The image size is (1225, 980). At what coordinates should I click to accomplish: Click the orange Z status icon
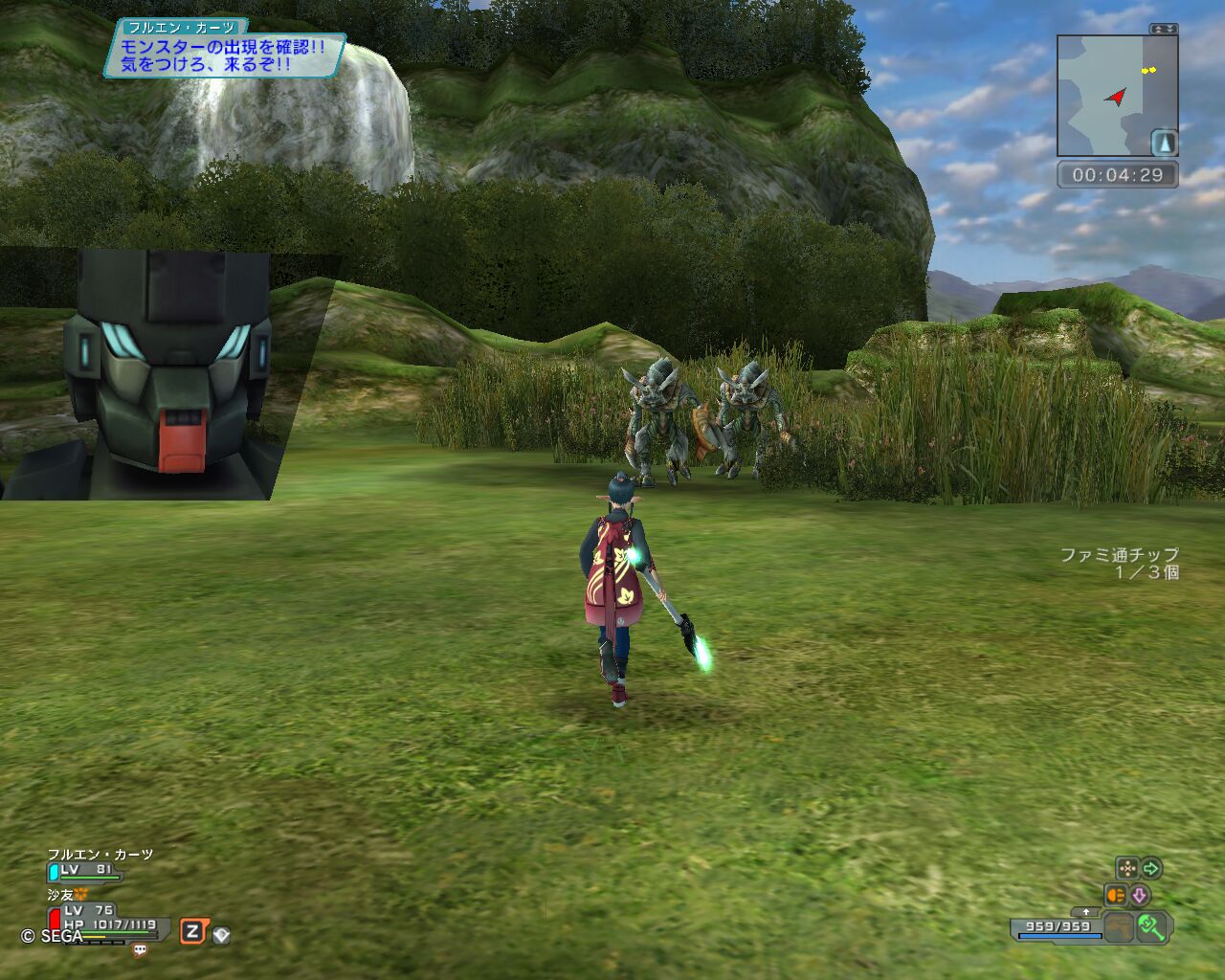pos(193,932)
